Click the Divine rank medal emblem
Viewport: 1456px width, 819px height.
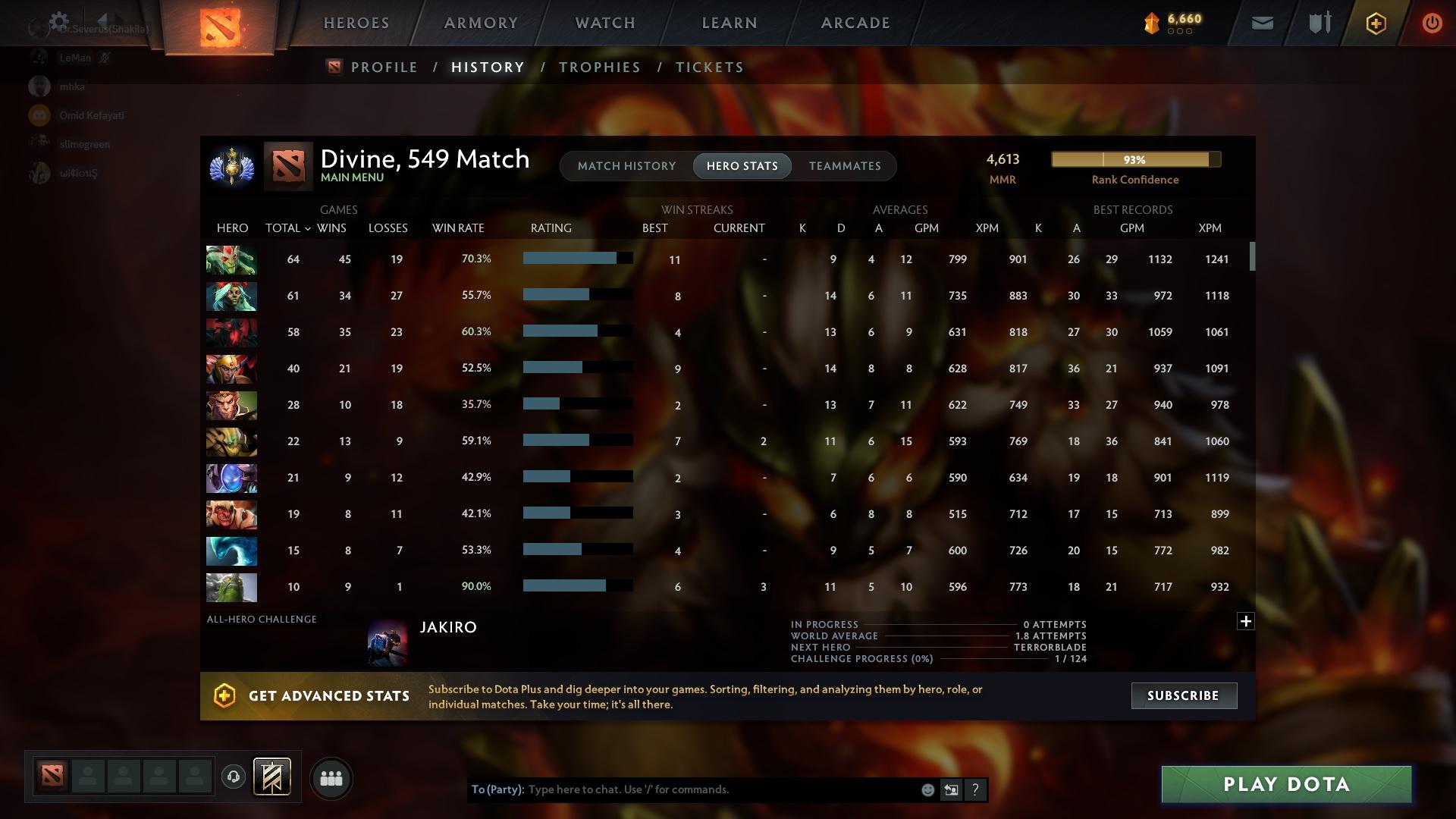coord(231,167)
